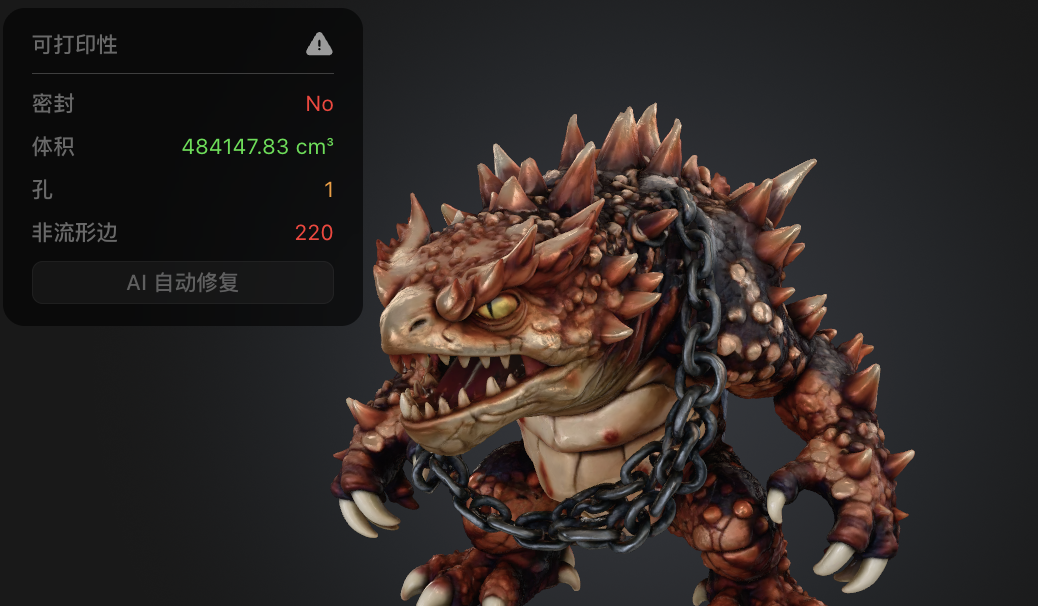Click the printability warning triangle icon
Screen dimensions: 1038x606
(x=319, y=44)
